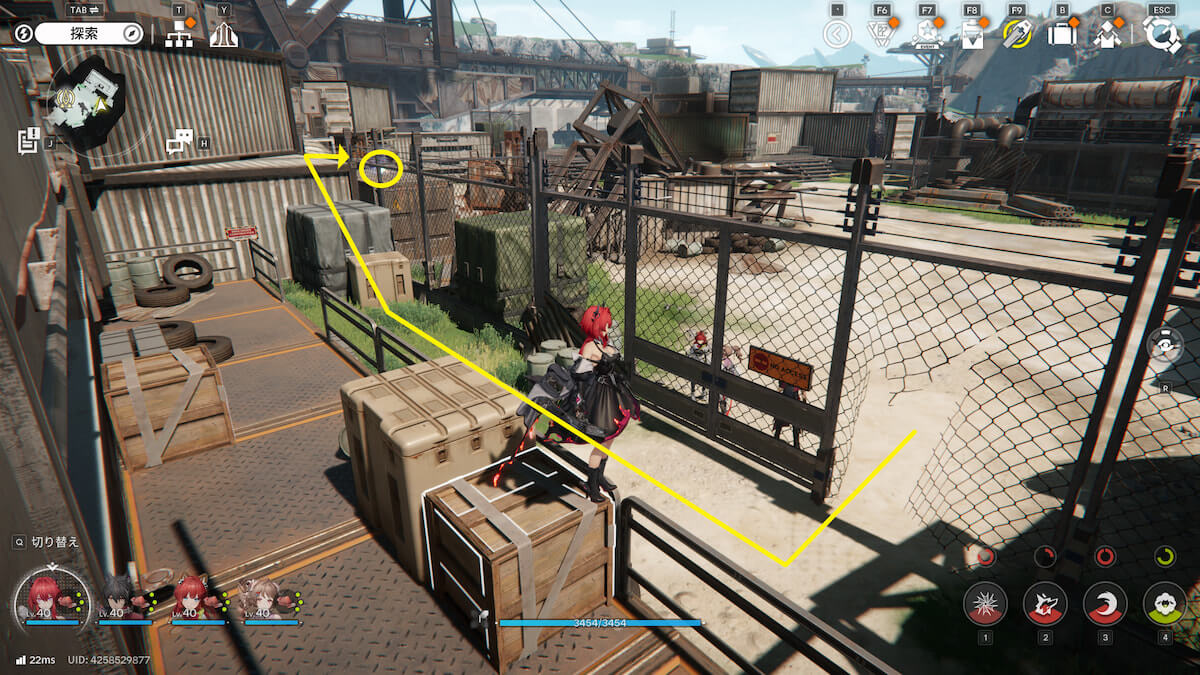The width and height of the screenshot is (1200, 675).
Task: Open the chat speech-bubble icon
Action: (179, 141)
